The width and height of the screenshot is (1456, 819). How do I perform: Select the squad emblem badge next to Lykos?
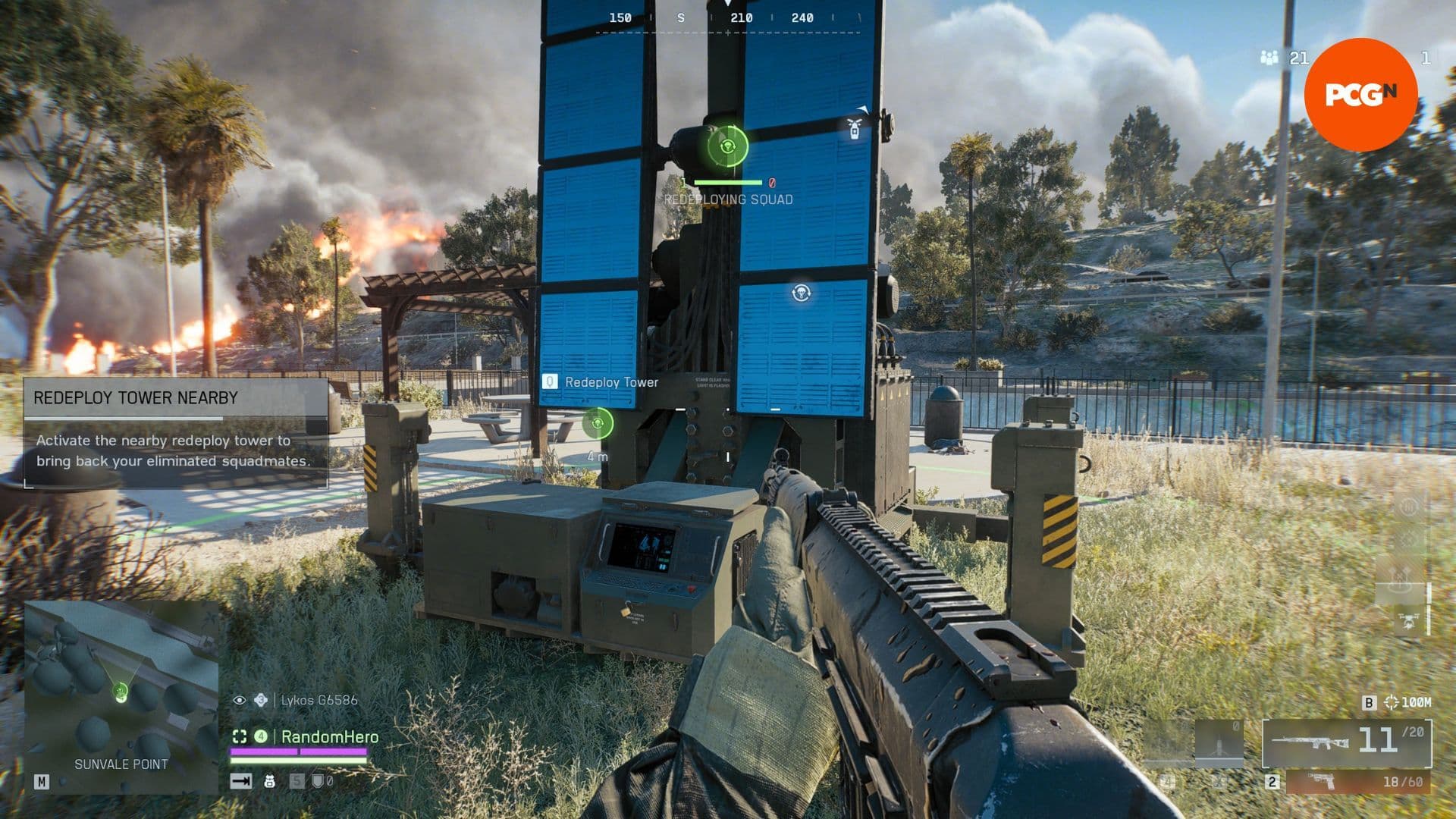tap(260, 700)
